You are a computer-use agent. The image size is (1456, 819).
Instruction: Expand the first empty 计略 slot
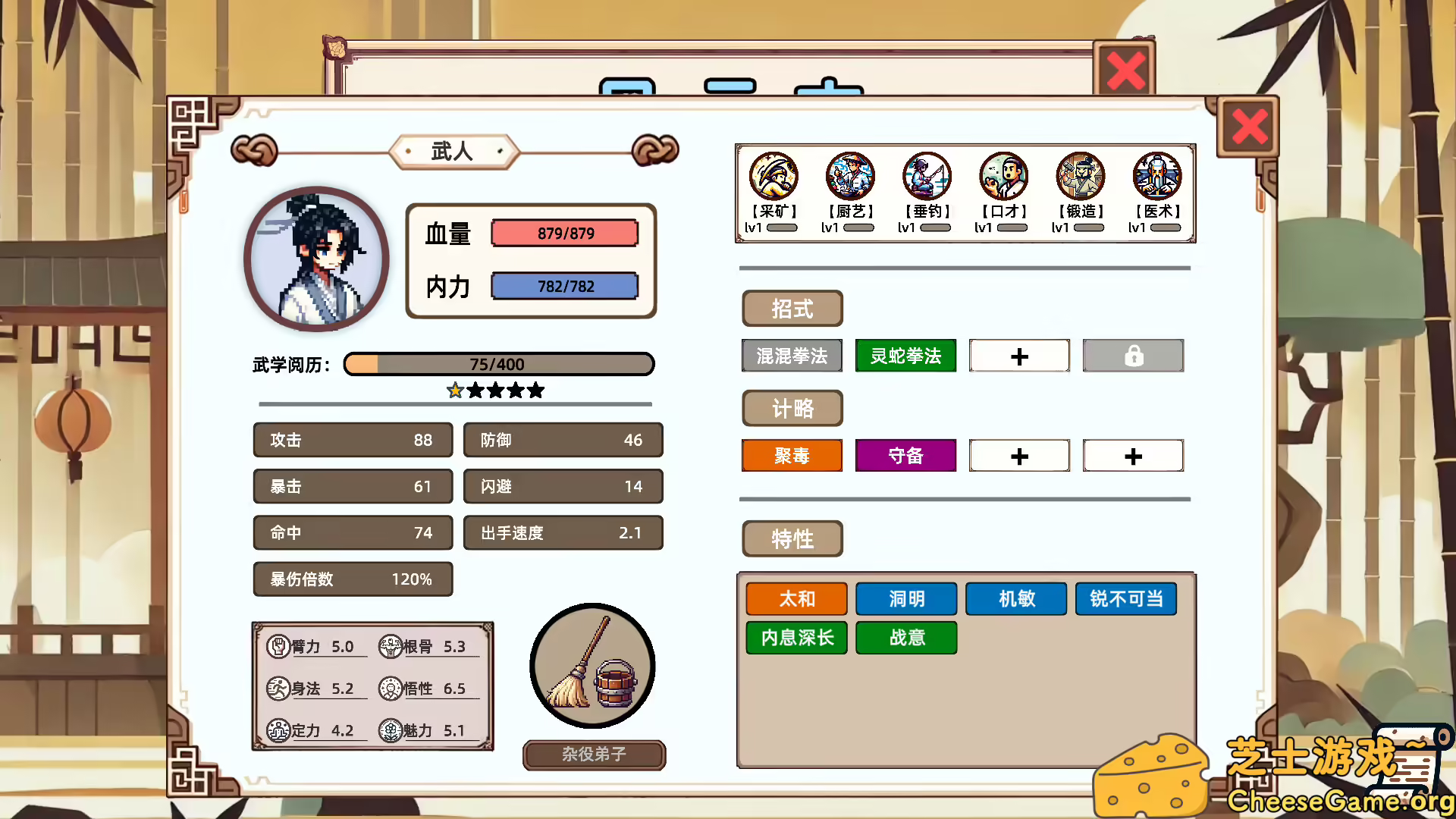[x=1019, y=455]
